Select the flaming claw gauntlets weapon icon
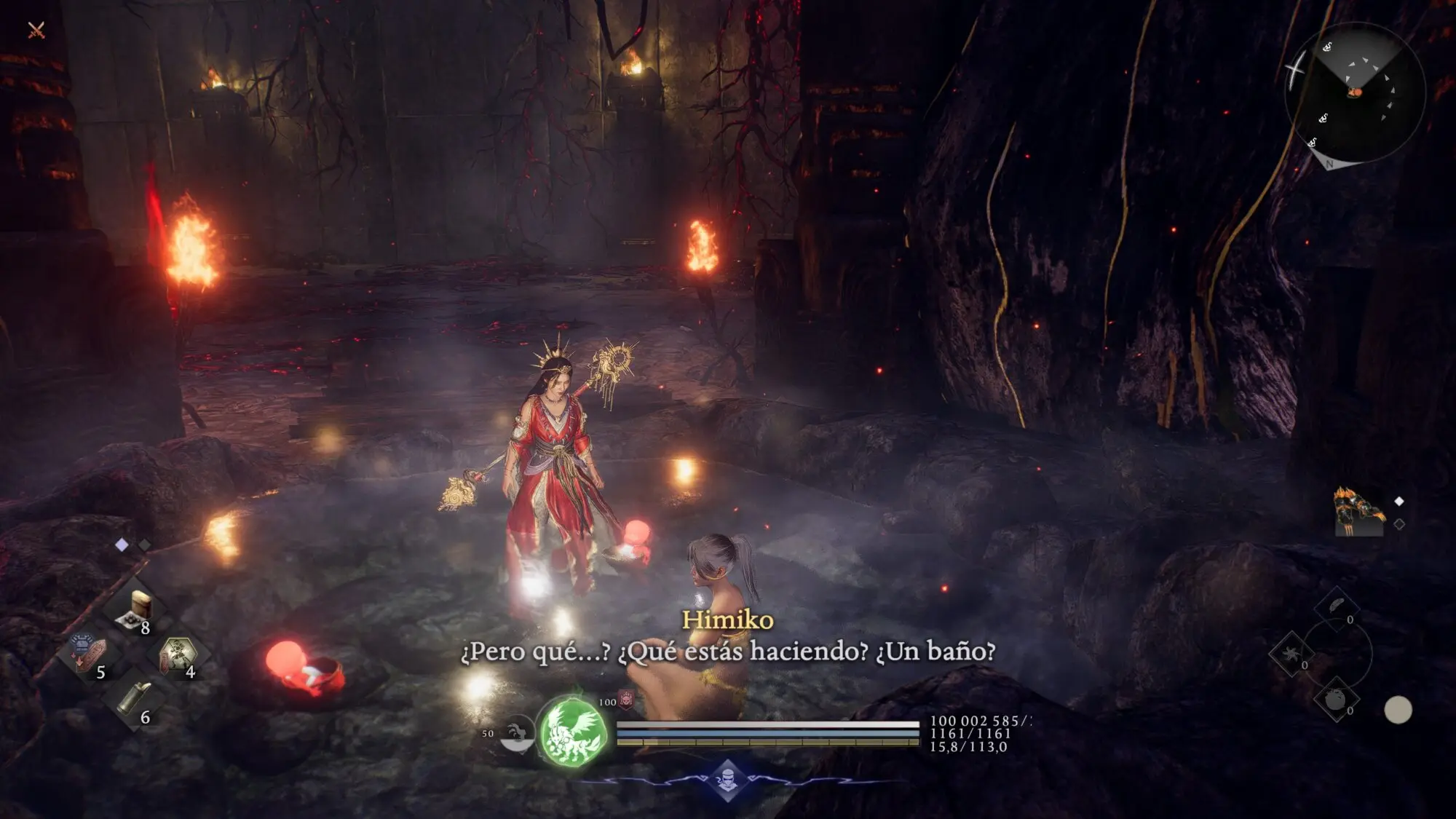 (x=1358, y=510)
